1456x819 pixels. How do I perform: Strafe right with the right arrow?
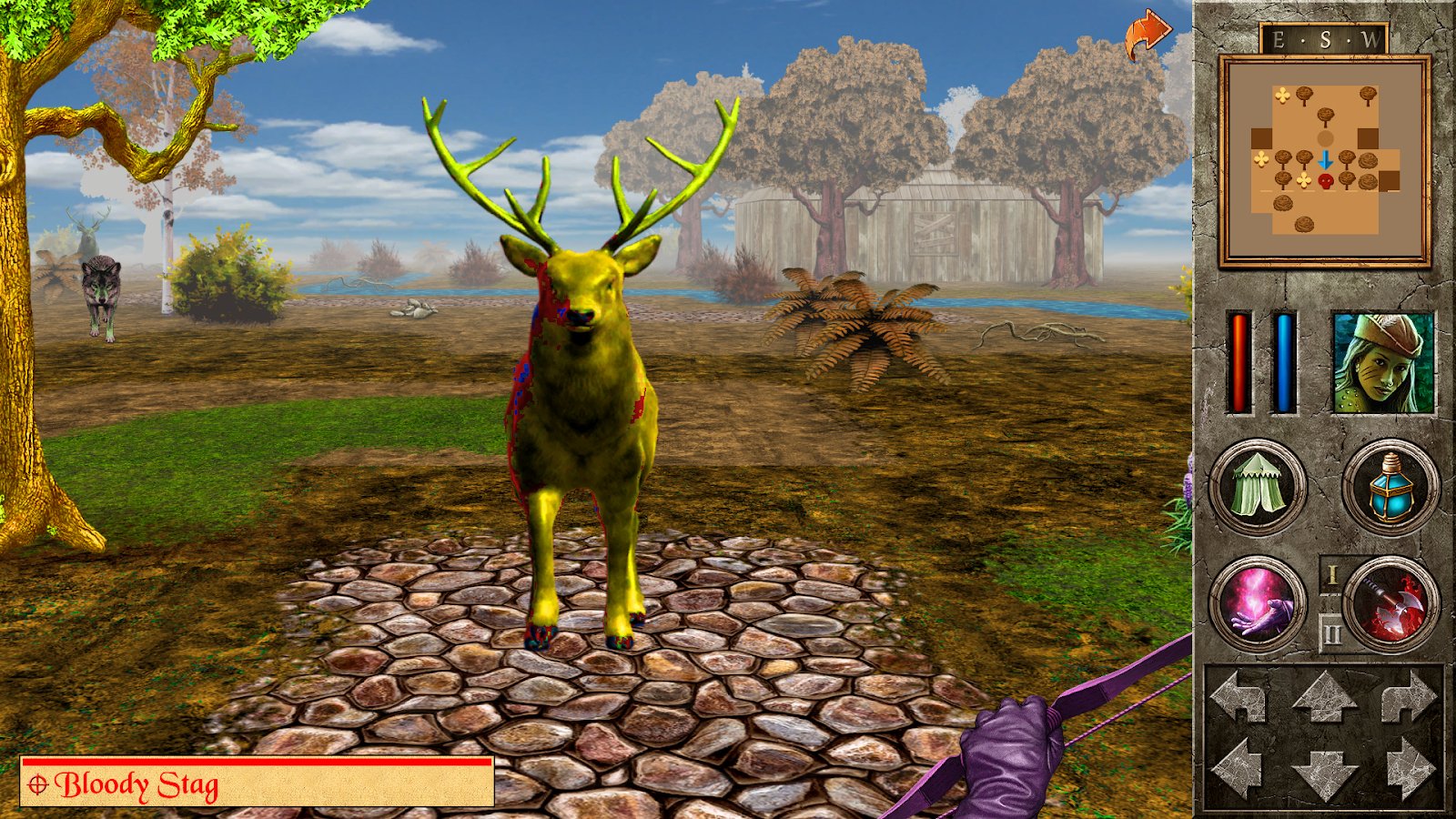point(1409,766)
